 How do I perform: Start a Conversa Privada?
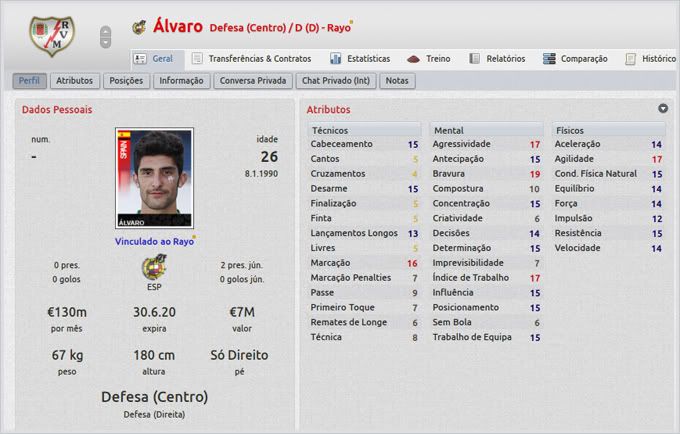[x=252, y=80]
